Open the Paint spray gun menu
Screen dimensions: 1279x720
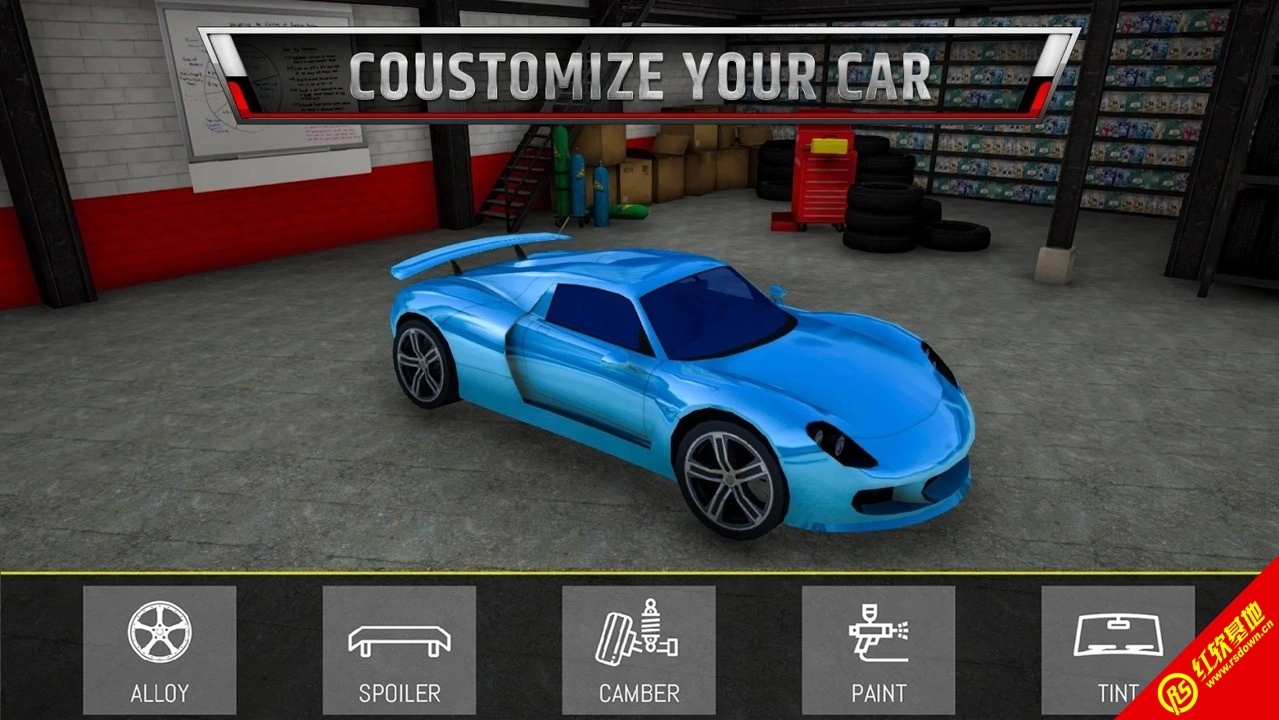[x=878, y=649]
